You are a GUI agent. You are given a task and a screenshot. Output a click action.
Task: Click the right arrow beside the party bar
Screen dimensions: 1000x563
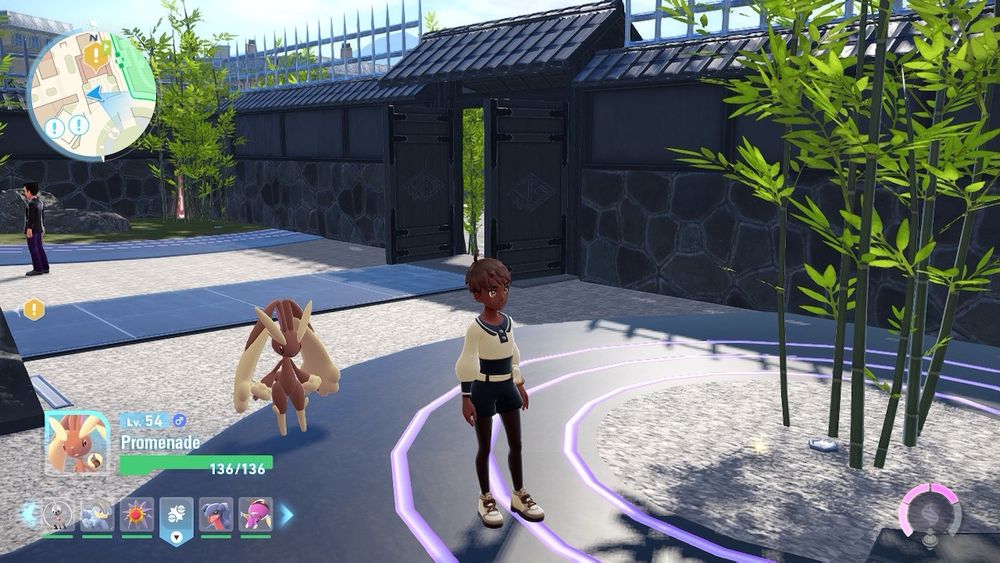pyautogui.click(x=287, y=515)
